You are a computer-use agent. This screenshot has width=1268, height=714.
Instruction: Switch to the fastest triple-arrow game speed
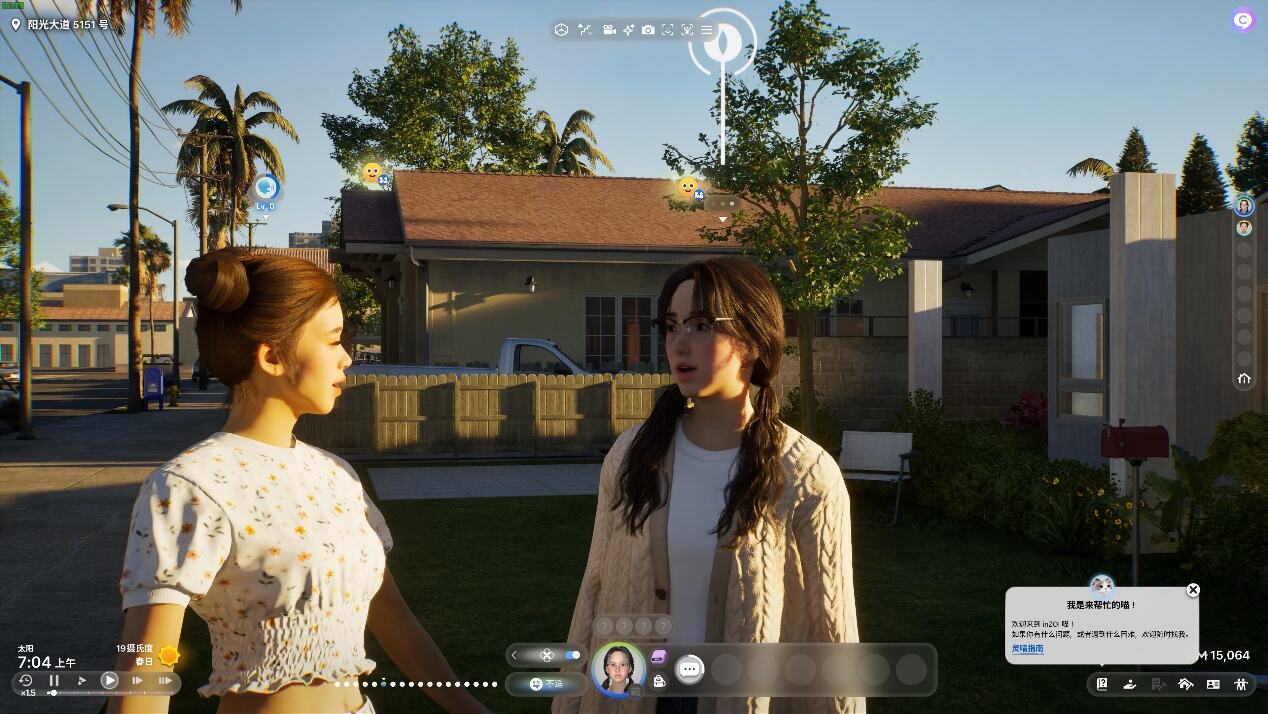click(165, 681)
